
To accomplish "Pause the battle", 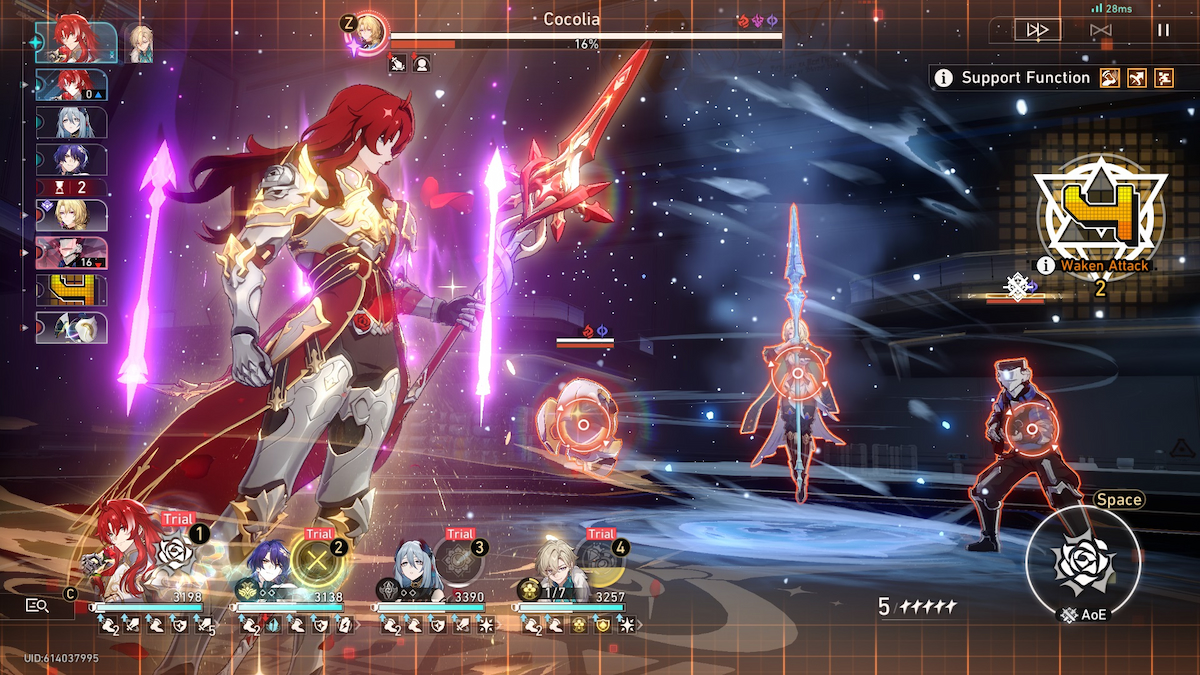I will tap(1163, 30).
